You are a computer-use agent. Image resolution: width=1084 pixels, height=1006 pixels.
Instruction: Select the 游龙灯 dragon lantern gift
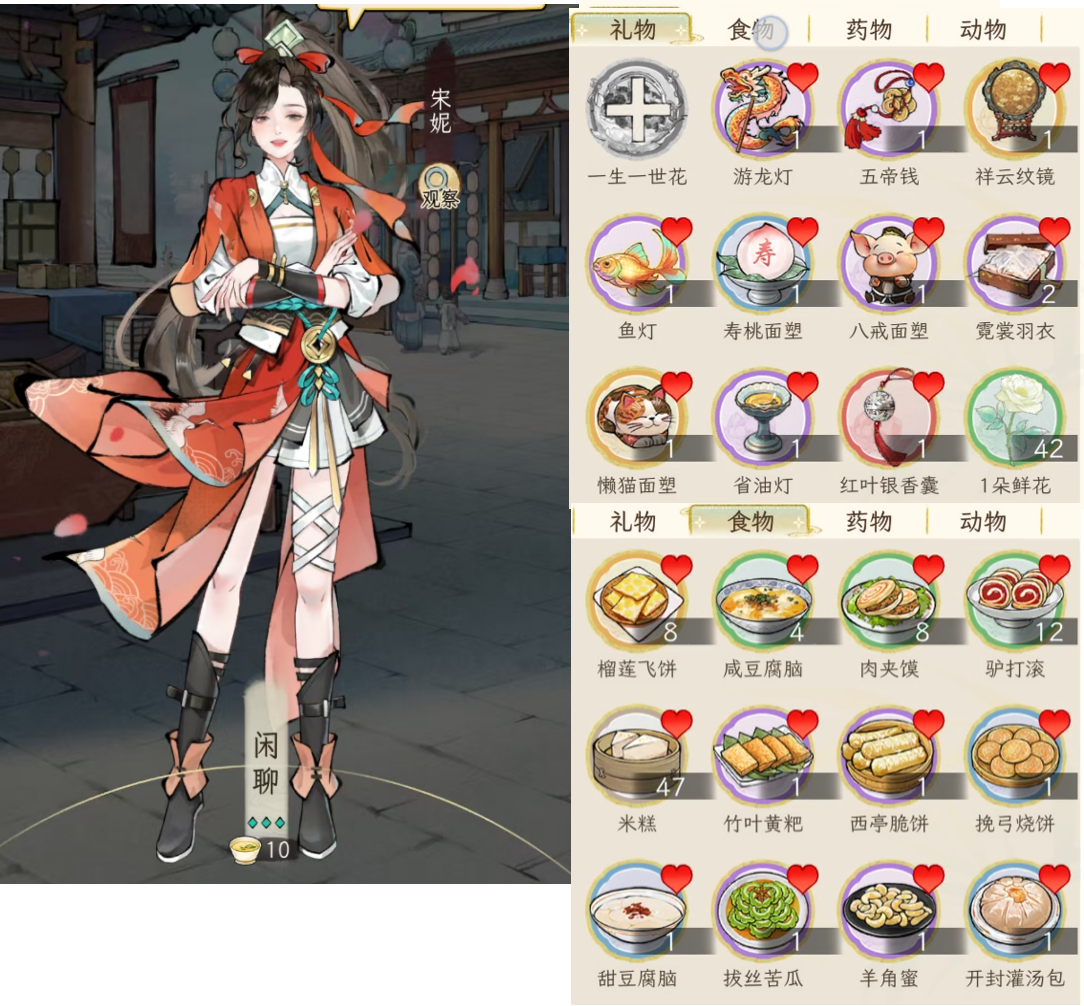click(763, 109)
